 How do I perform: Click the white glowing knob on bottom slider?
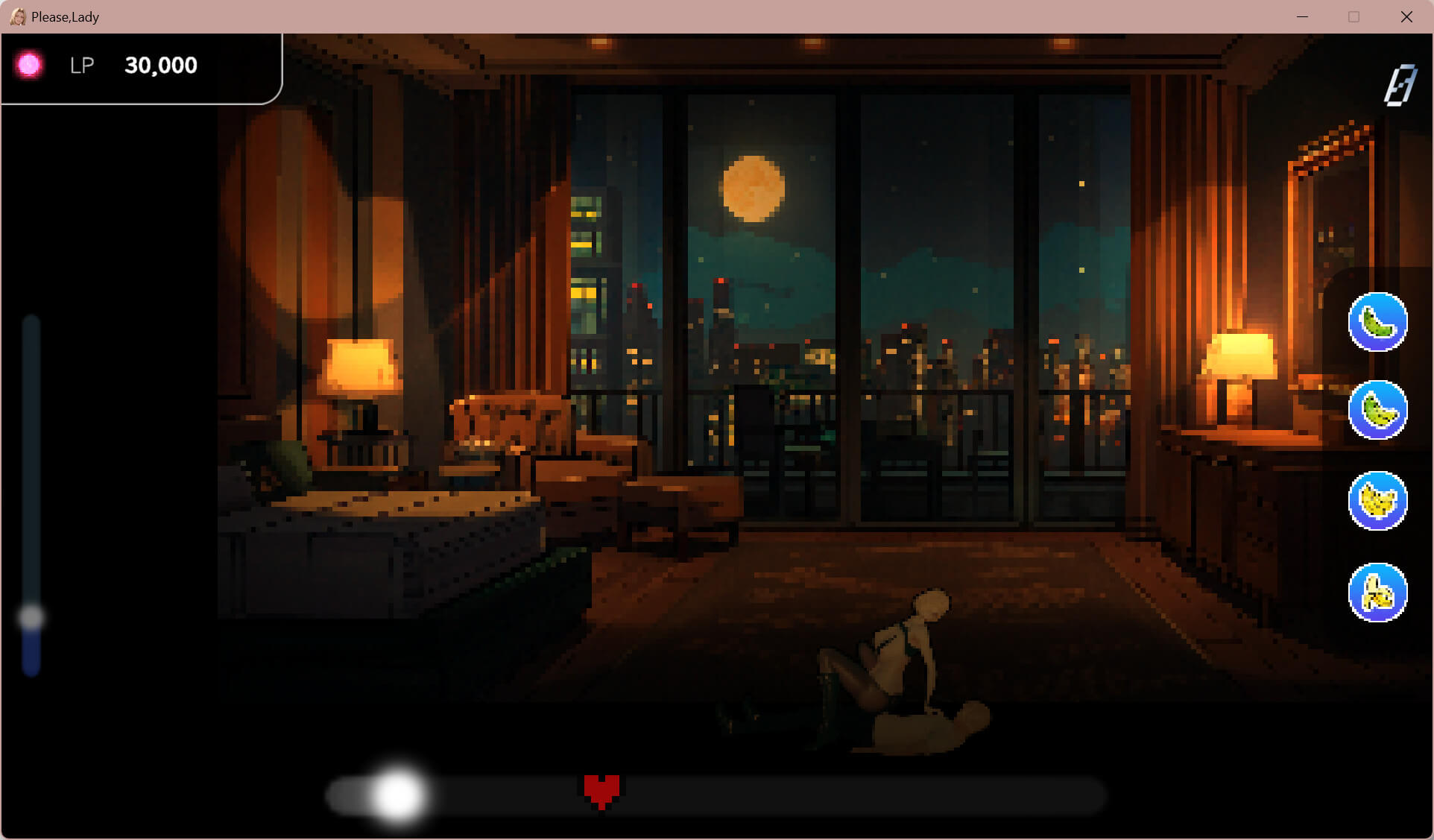398,795
